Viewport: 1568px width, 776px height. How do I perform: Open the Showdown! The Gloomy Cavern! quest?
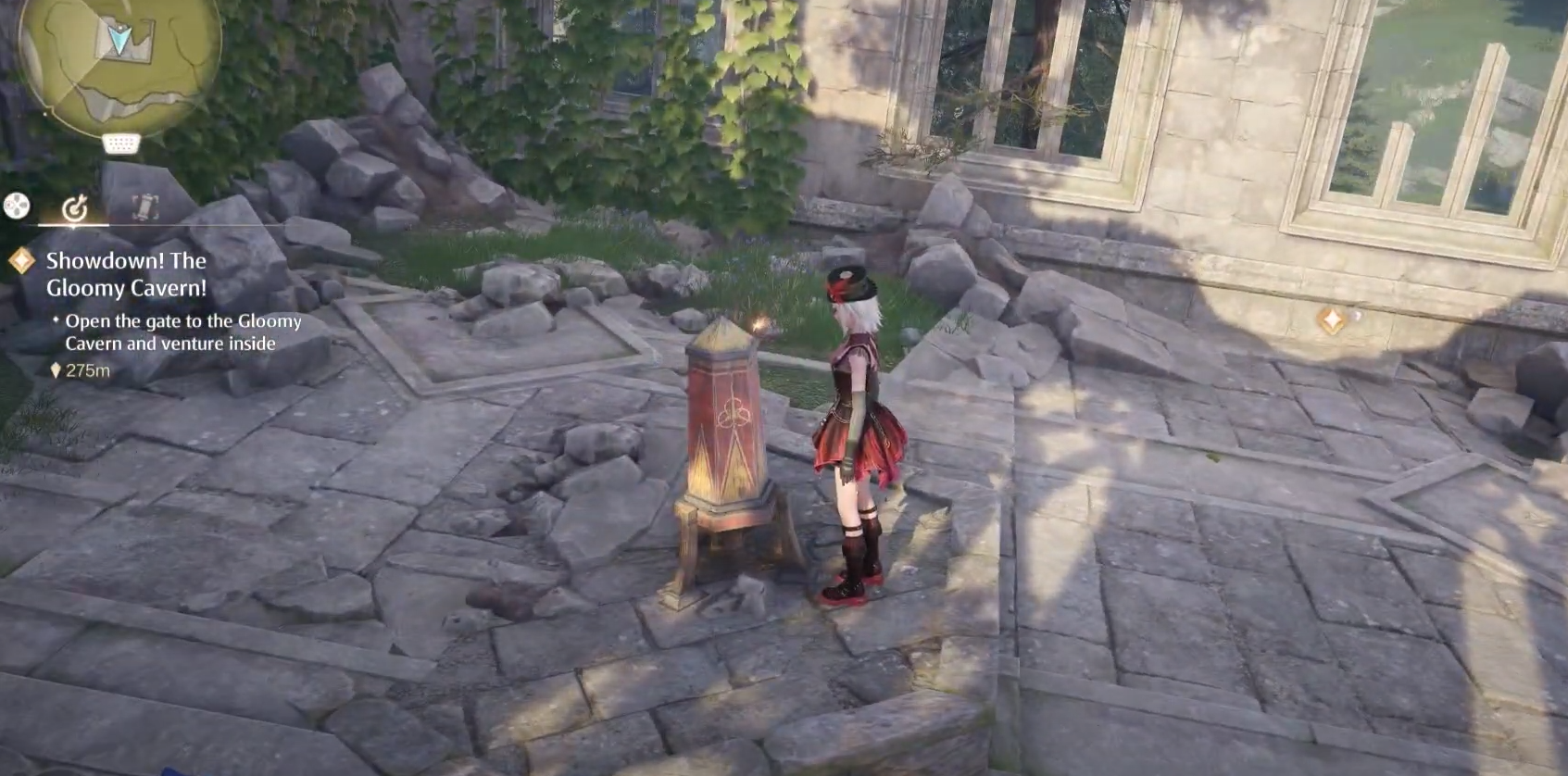pos(127,274)
